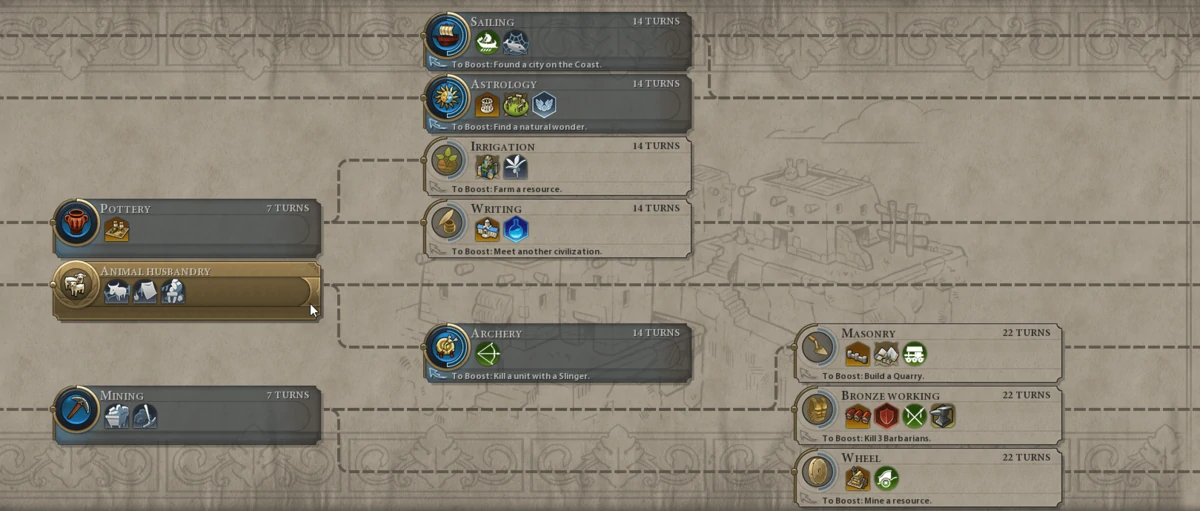
Task: Queue the Masonry technology
Action: click(x=930, y=353)
